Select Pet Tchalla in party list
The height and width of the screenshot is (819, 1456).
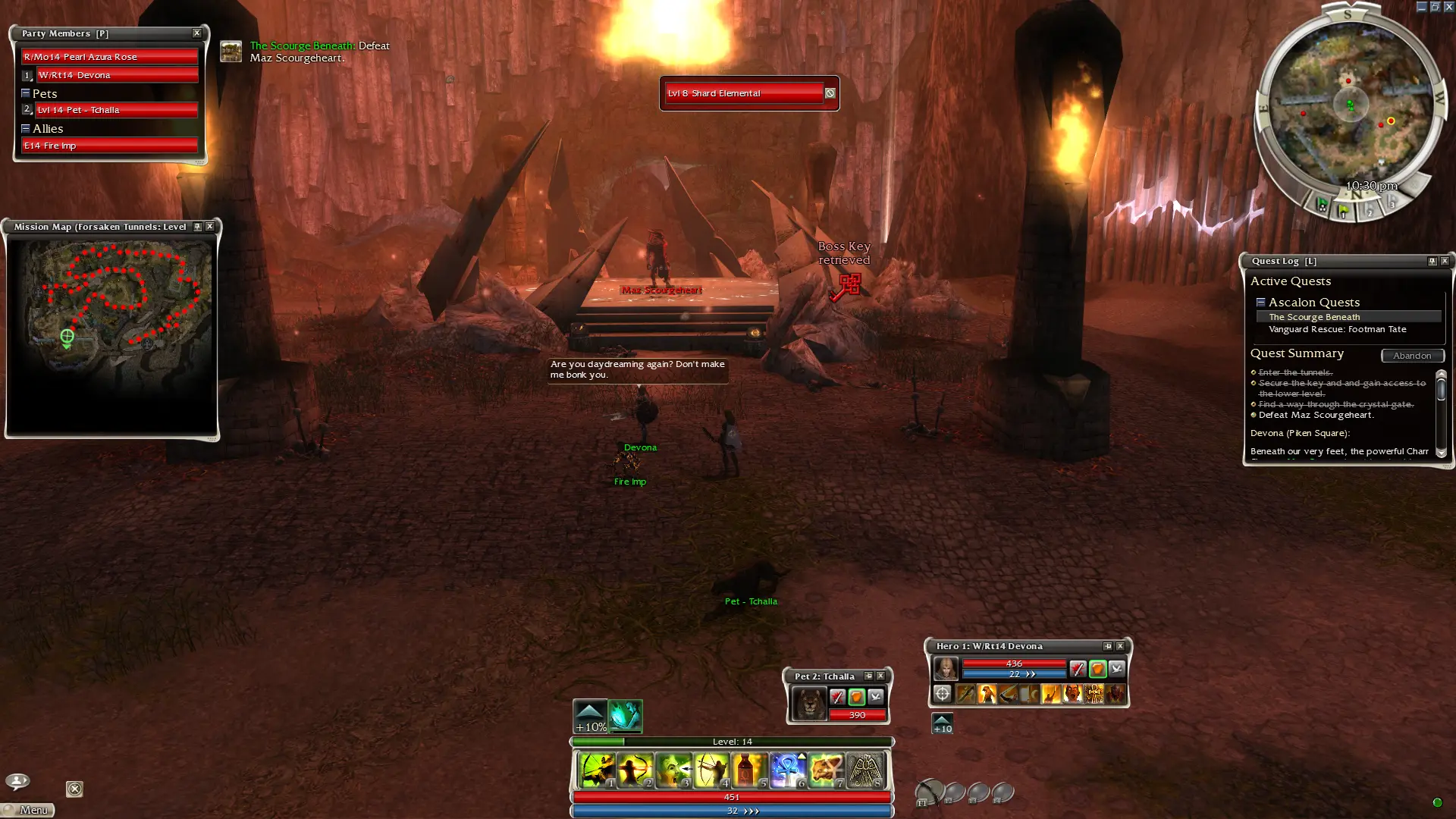pyautogui.click(x=117, y=110)
